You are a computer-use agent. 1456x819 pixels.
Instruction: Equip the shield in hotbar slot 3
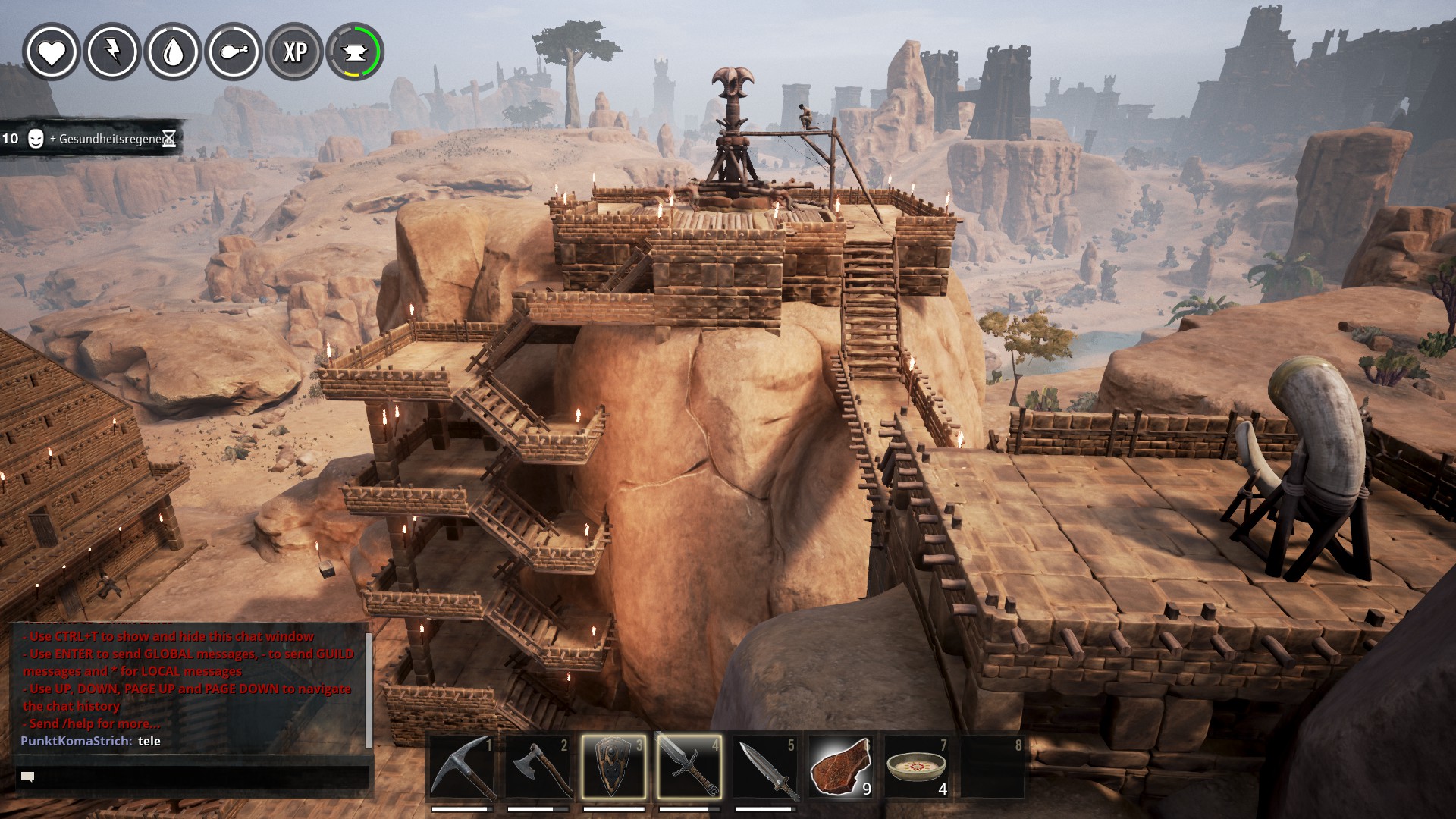coord(613,767)
